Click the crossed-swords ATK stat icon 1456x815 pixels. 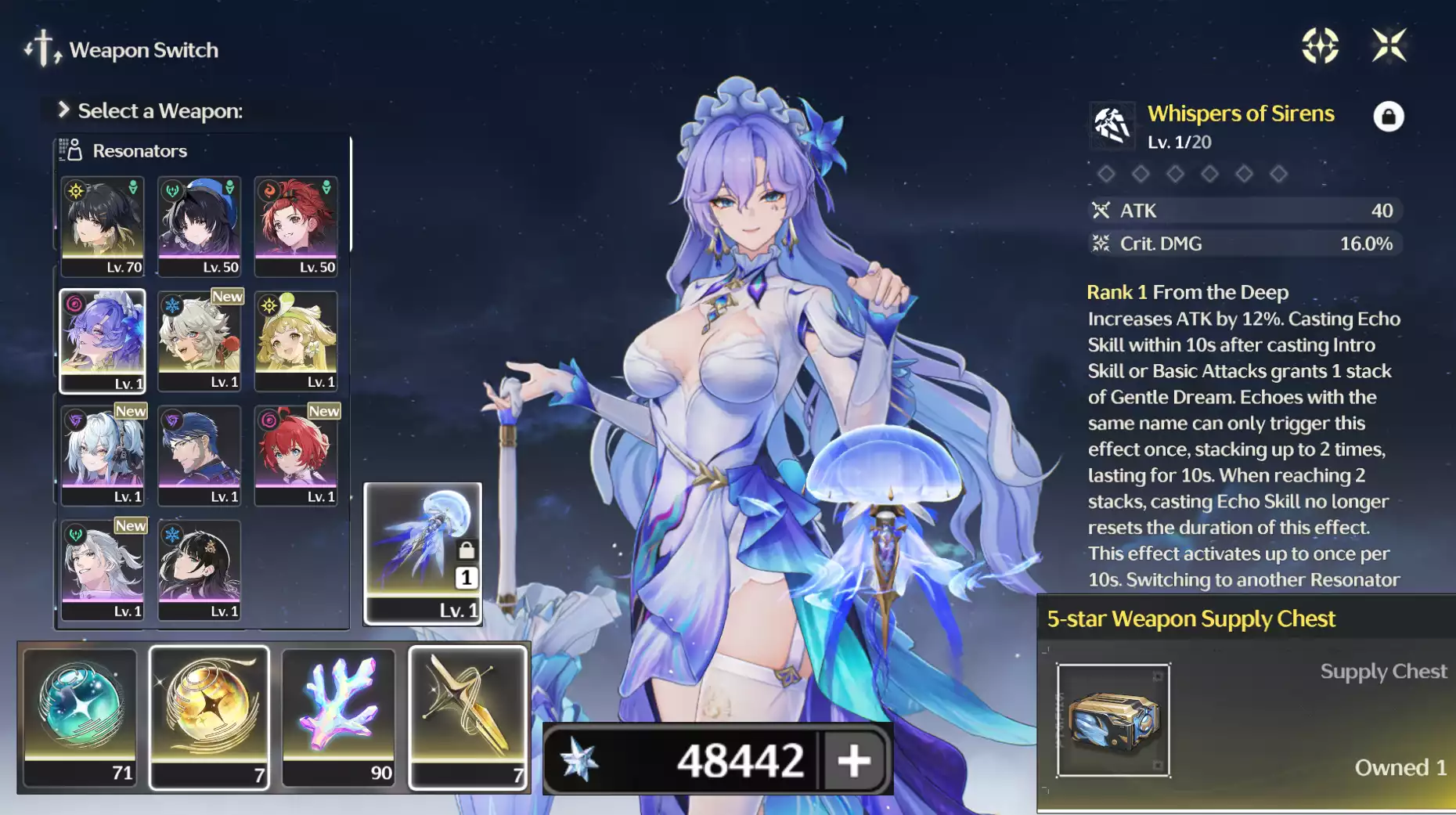[1102, 211]
